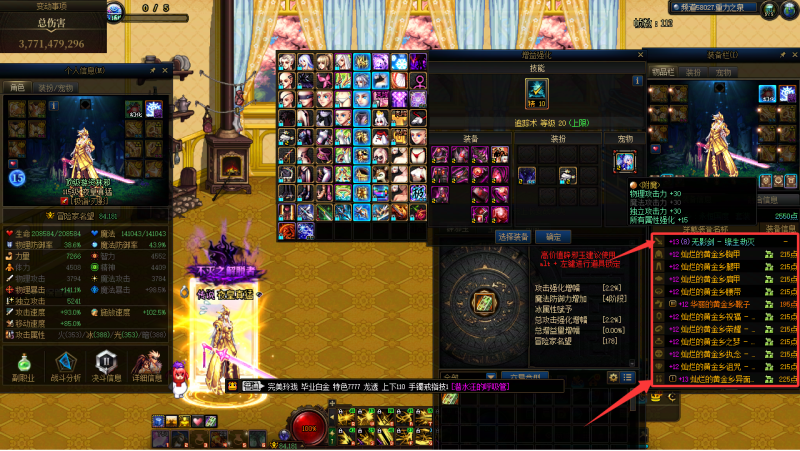Viewport: 800px width, 451px height.
Task: Select the 追踪术 skill icon
Action: pyautogui.click(x=538, y=92)
